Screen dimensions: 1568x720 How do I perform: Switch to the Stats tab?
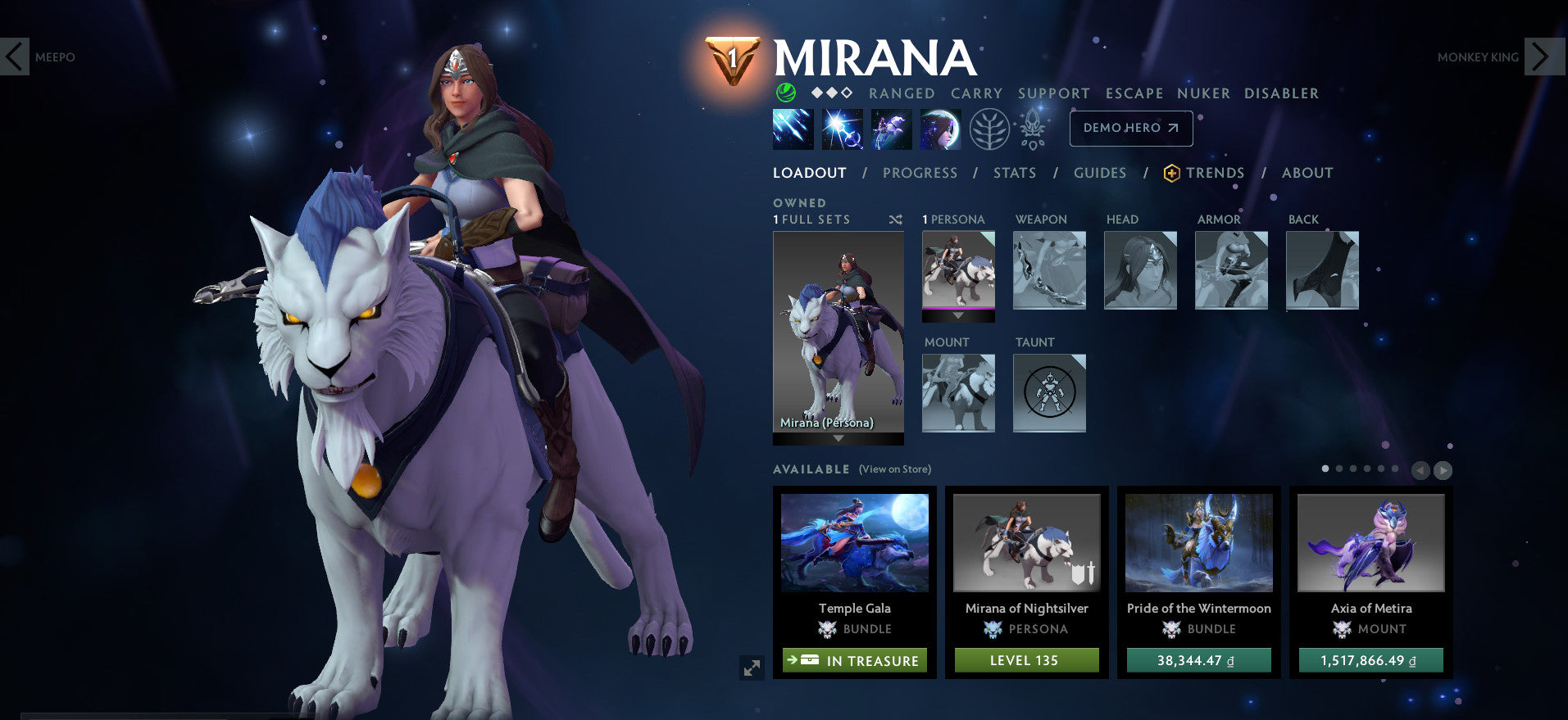[x=1015, y=173]
